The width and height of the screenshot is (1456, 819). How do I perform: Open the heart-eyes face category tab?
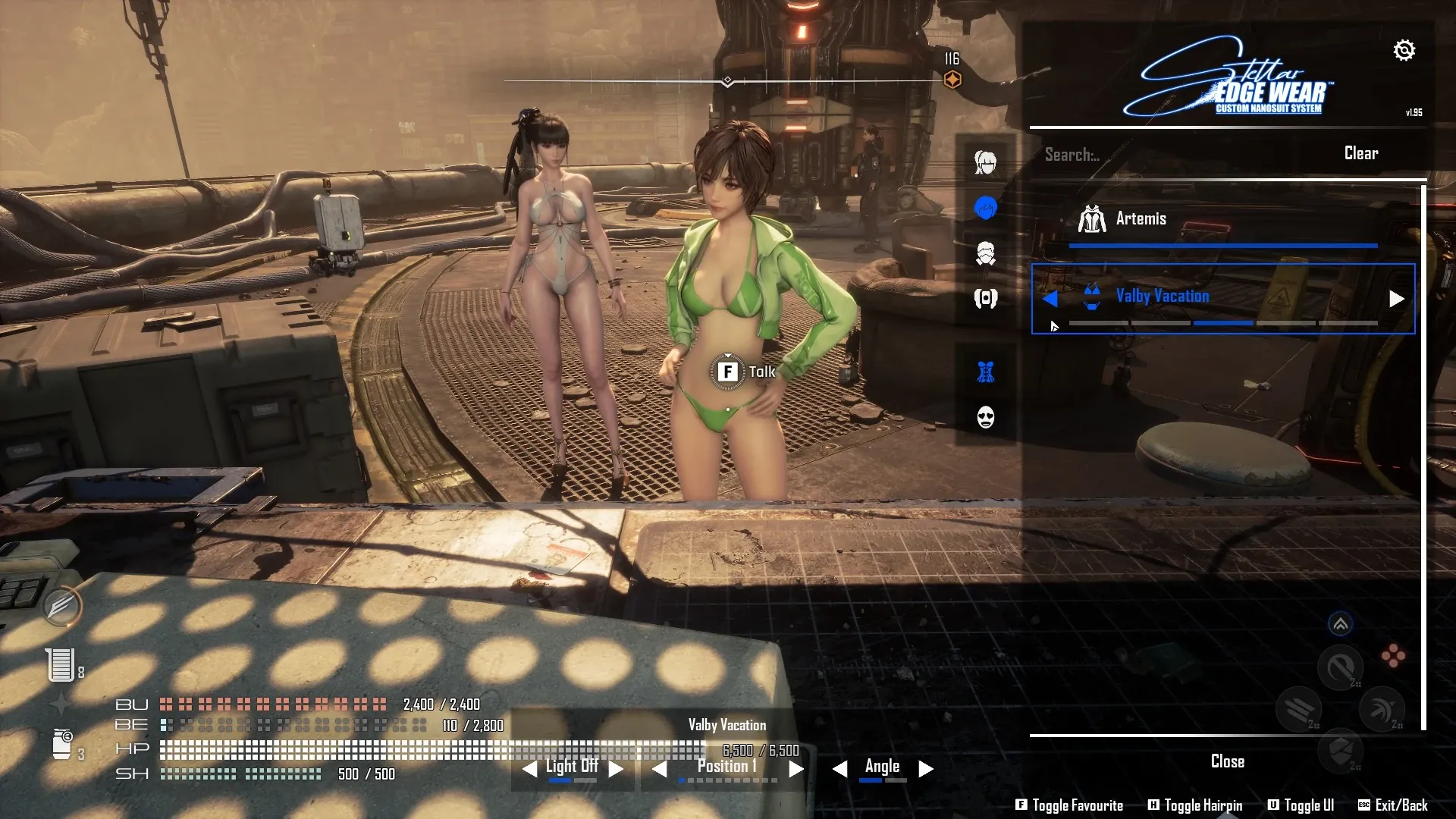985,417
